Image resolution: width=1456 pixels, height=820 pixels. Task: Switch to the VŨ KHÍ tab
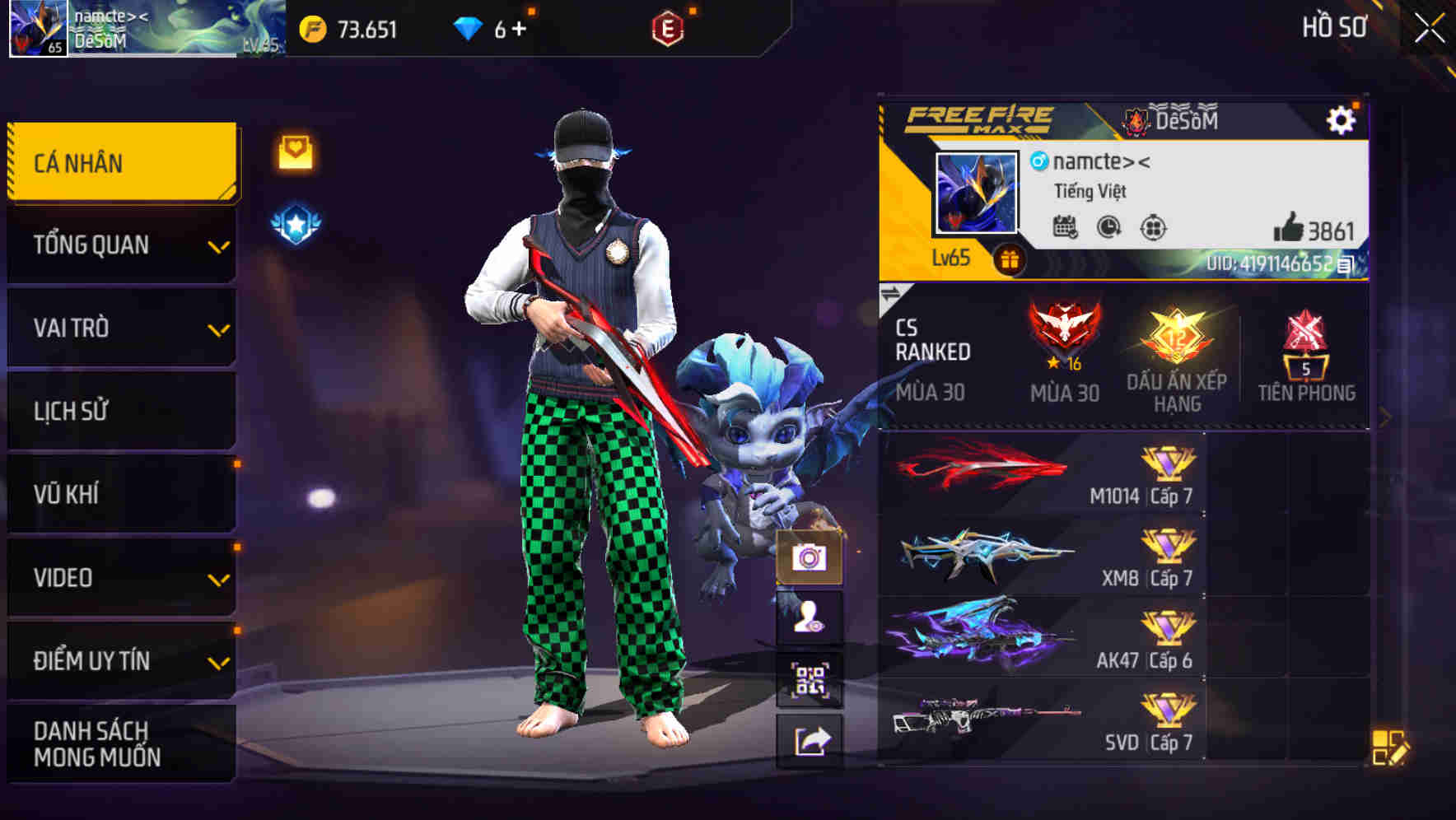click(x=119, y=493)
